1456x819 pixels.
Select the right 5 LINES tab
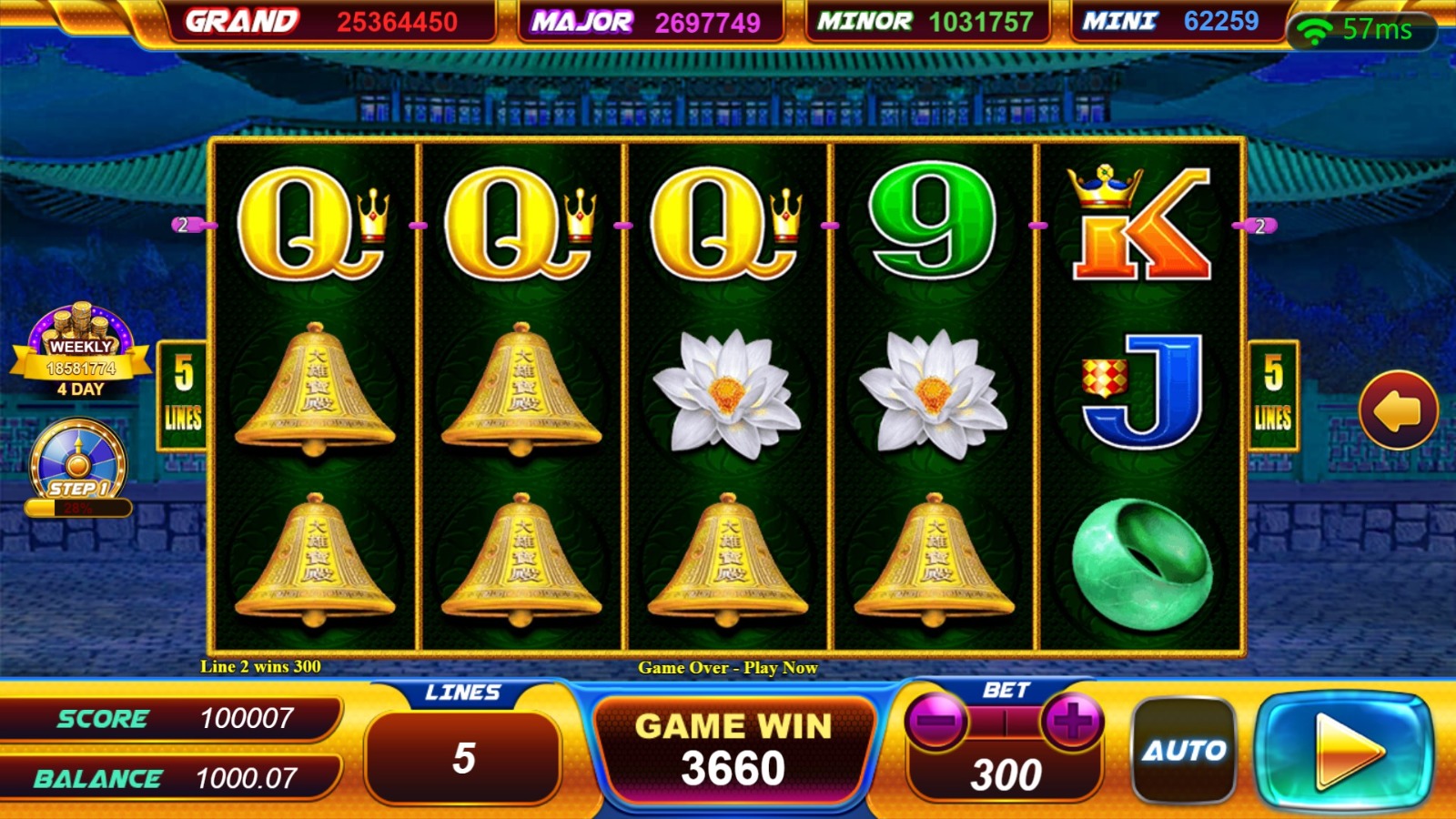click(x=1272, y=396)
